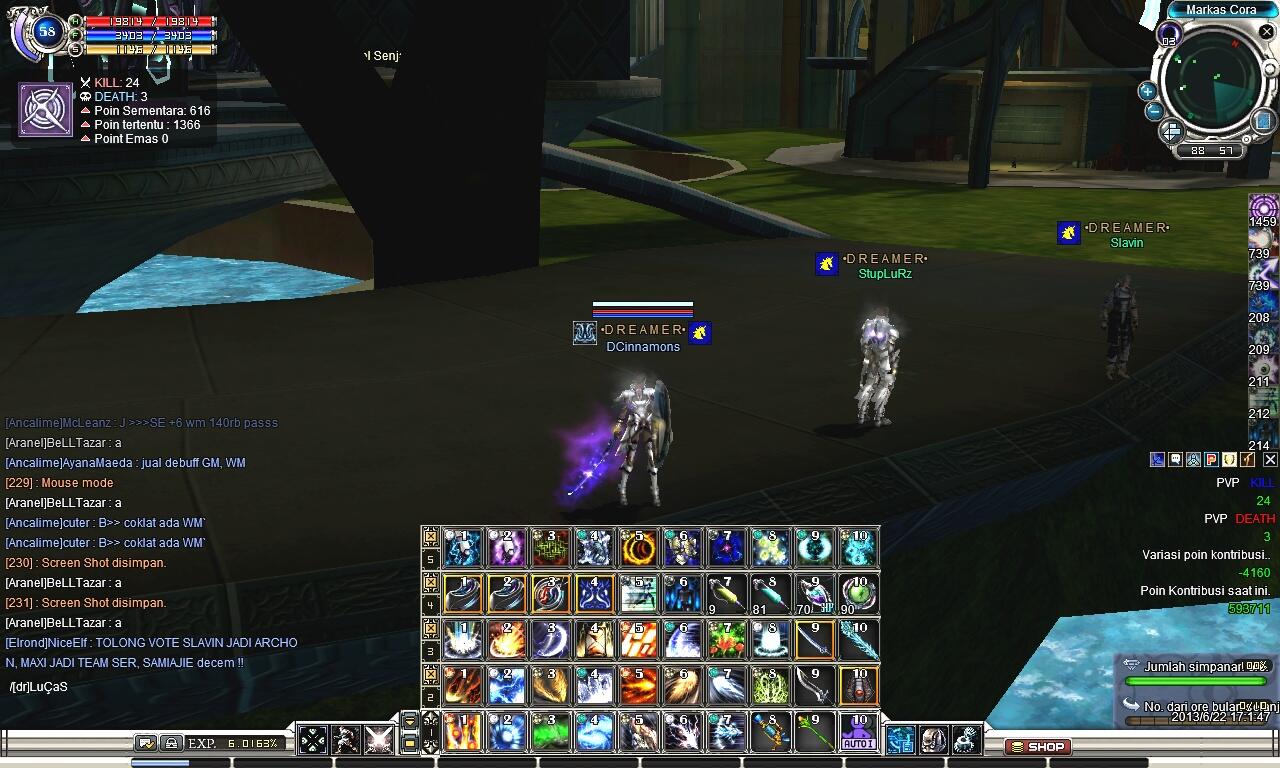Activate the green orb item with 90 count

(858, 593)
